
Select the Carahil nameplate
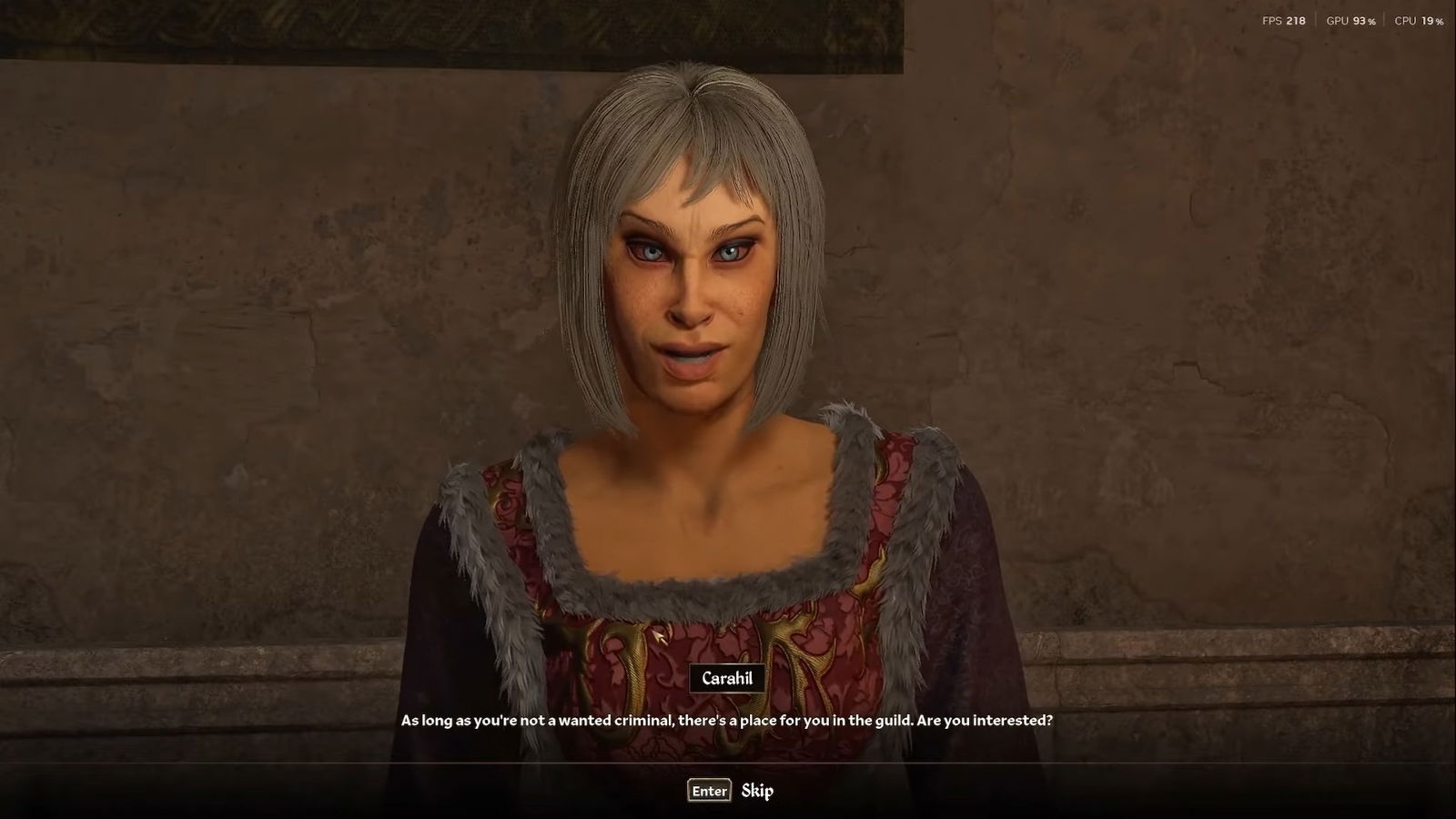[x=725, y=678]
